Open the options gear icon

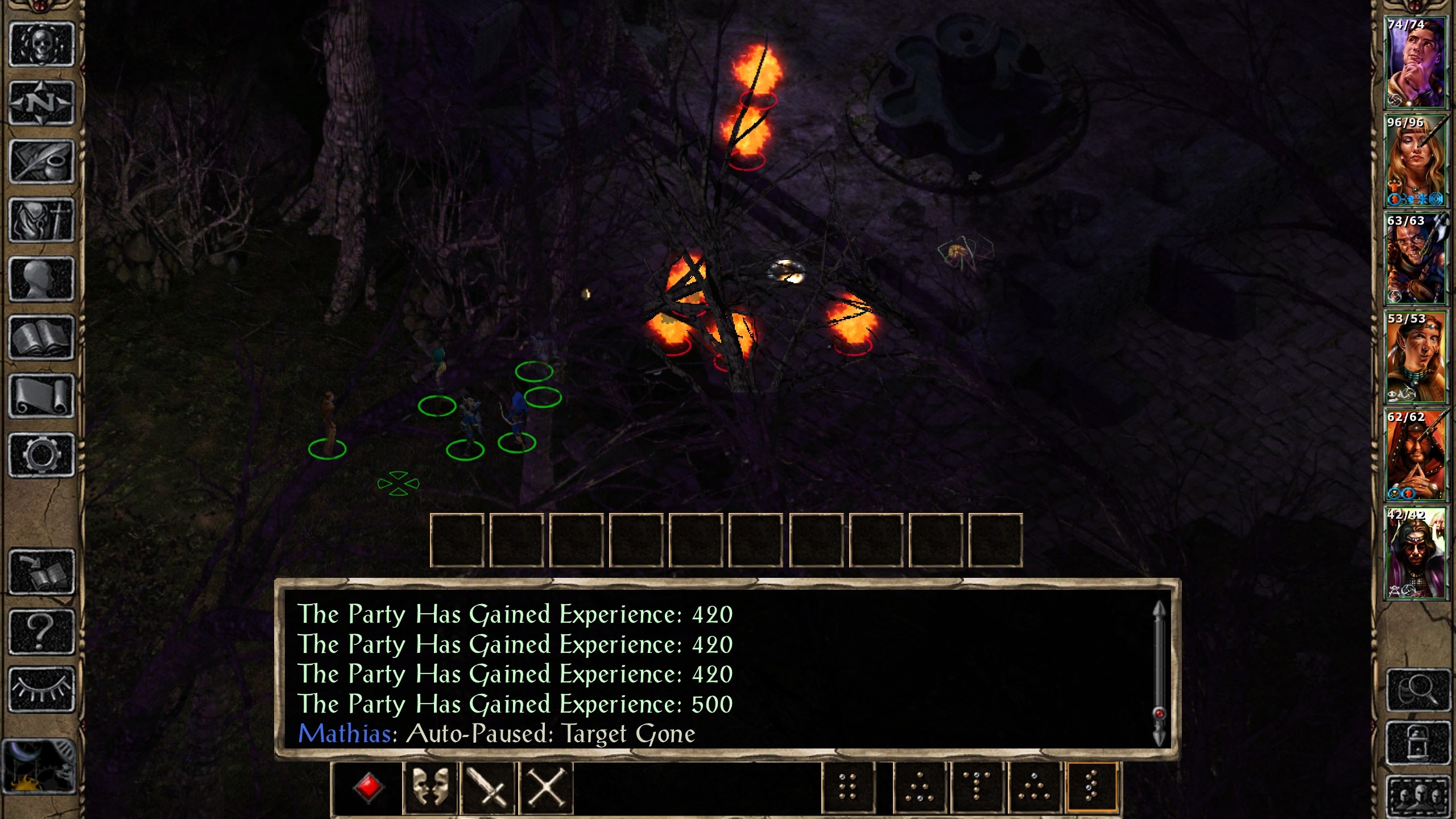point(42,454)
